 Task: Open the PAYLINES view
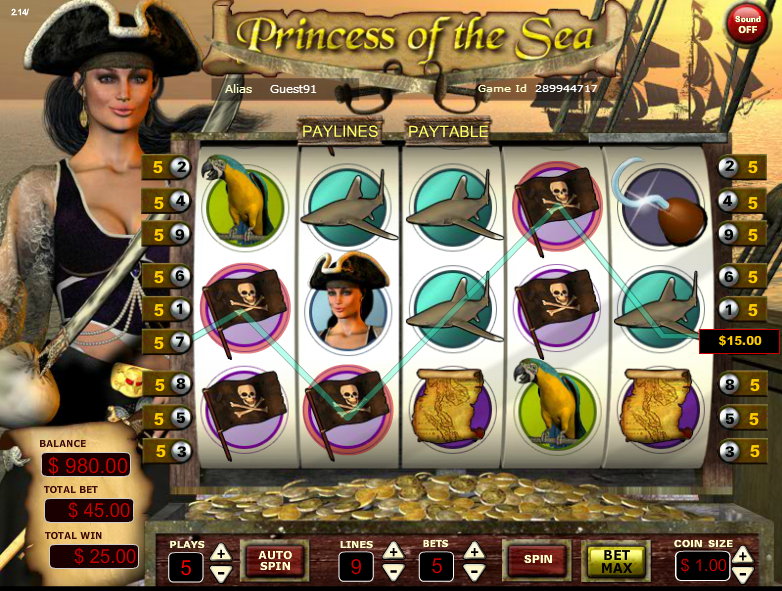tap(340, 131)
